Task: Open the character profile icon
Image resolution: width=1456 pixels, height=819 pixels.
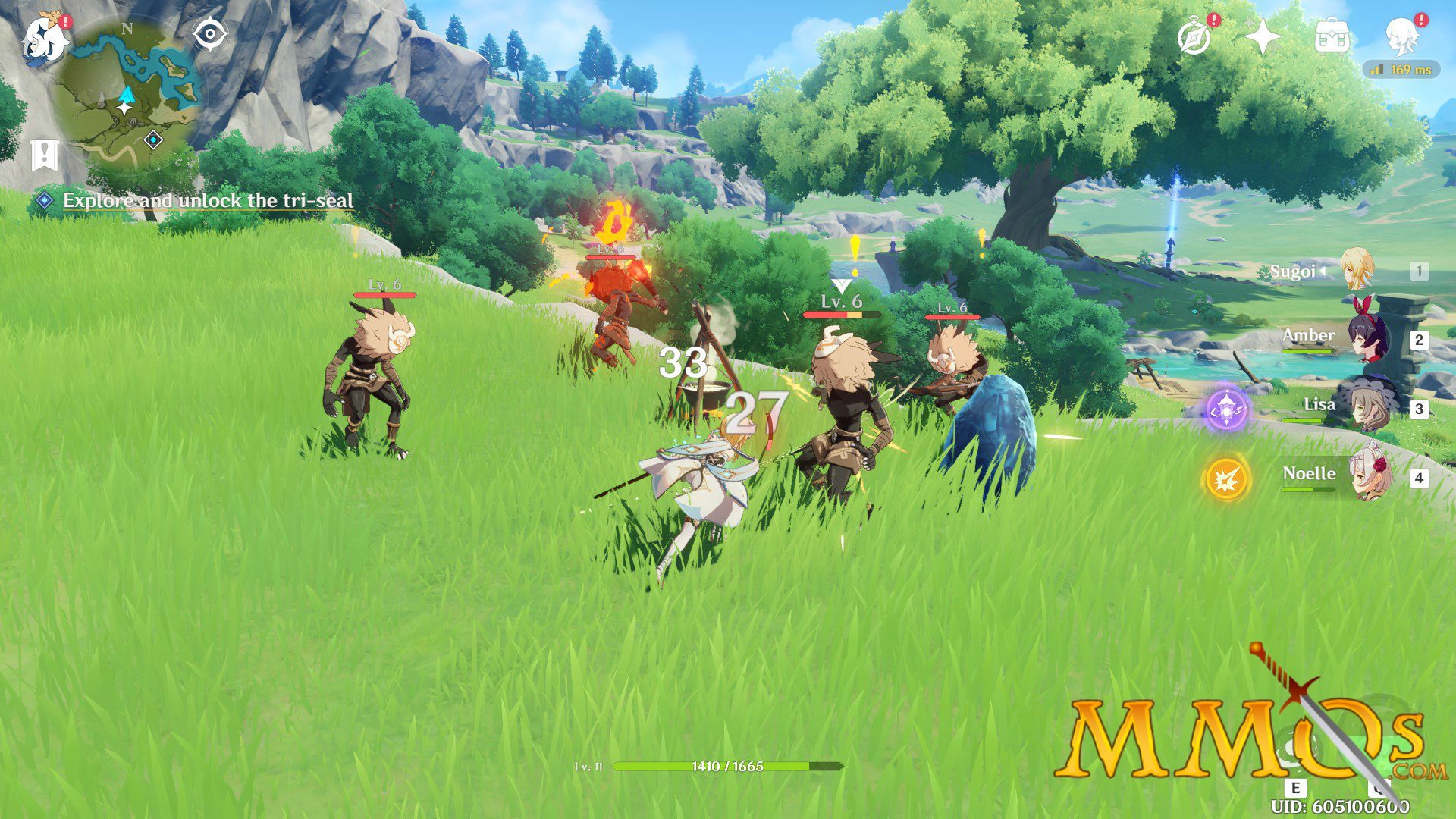Action: point(1401,37)
